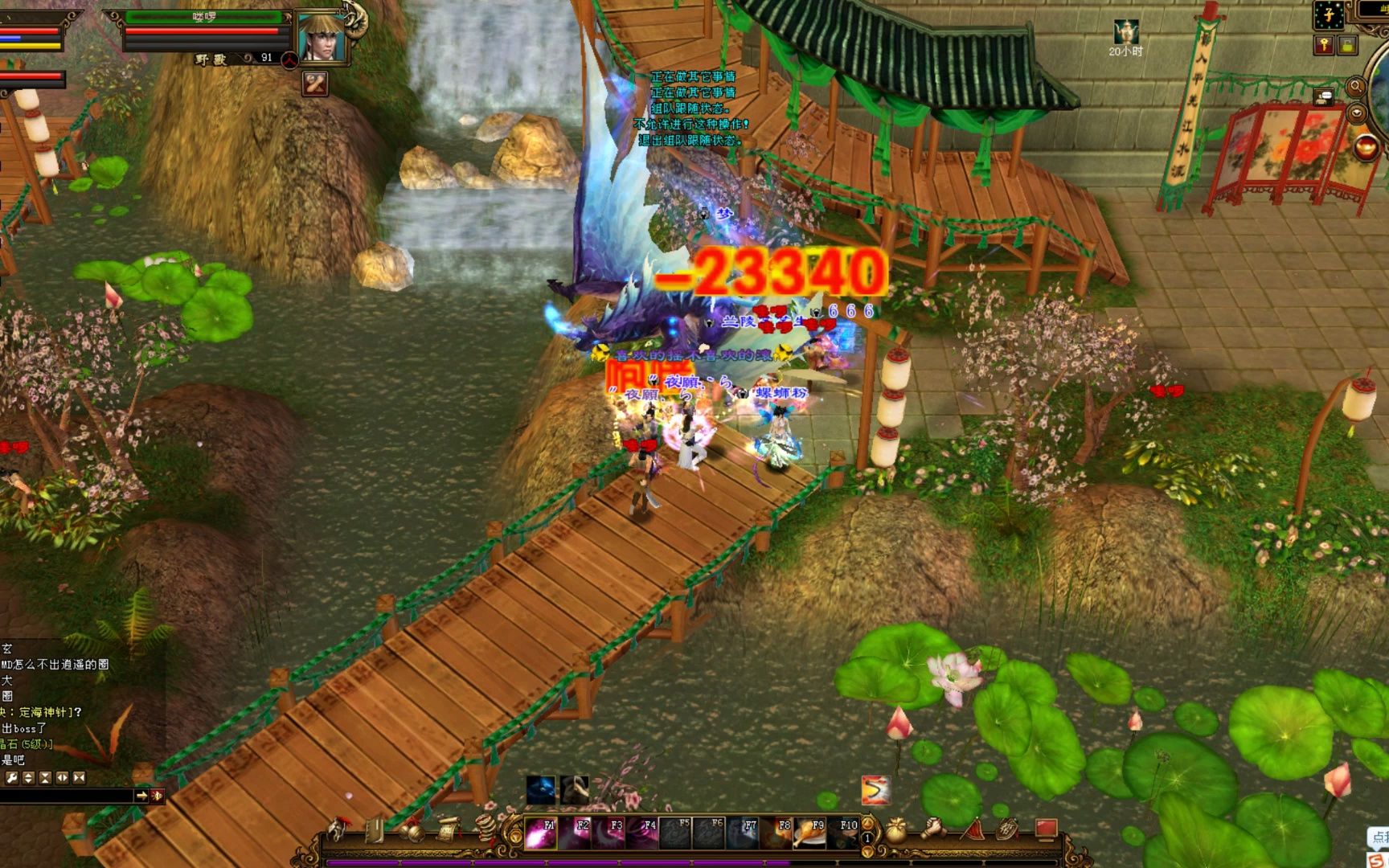1389x868 pixels.
Task: Click the chat input field
Action: (68, 796)
